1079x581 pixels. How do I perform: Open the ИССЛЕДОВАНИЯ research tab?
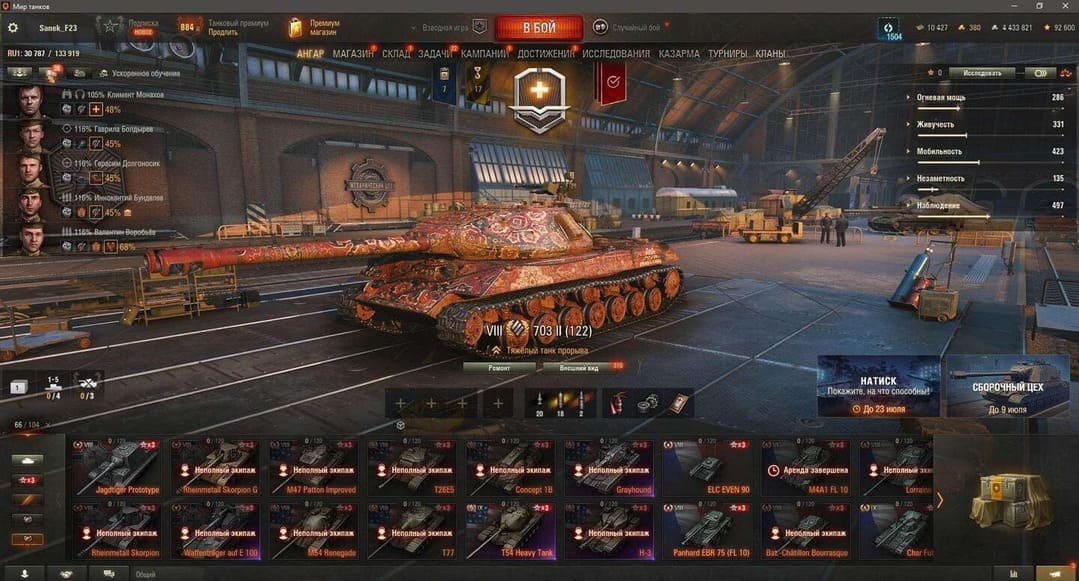point(616,54)
